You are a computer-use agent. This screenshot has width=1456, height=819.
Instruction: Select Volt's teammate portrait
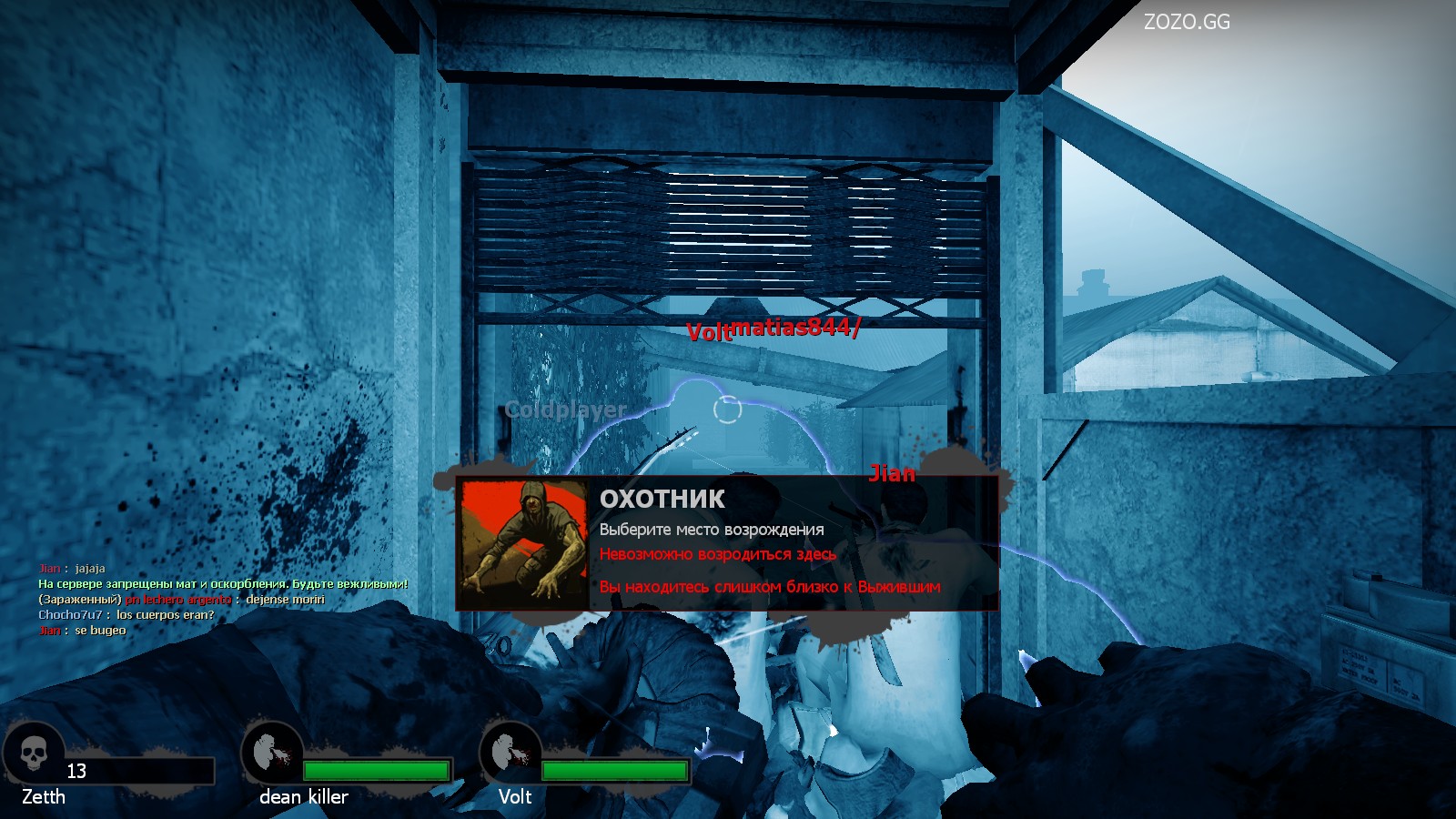510,752
